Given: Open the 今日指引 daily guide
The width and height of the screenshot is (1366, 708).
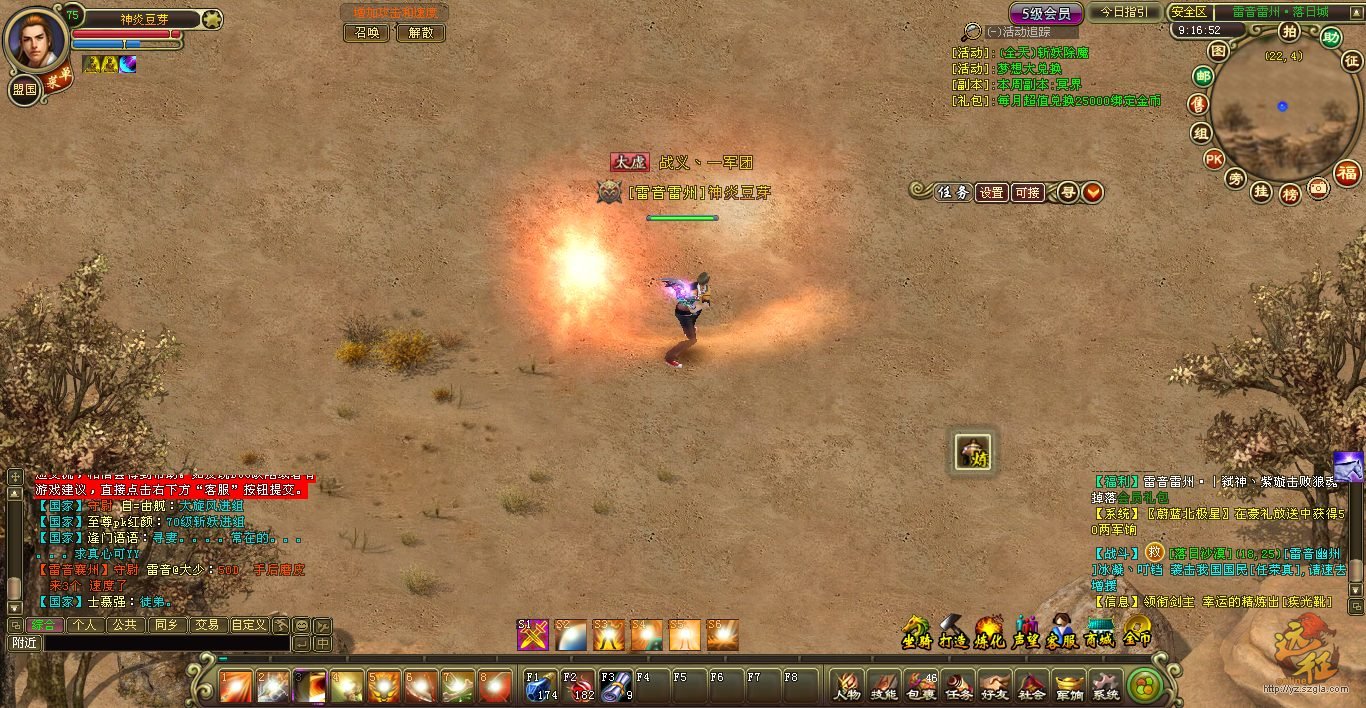Looking at the screenshot, I should (1125, 12).
